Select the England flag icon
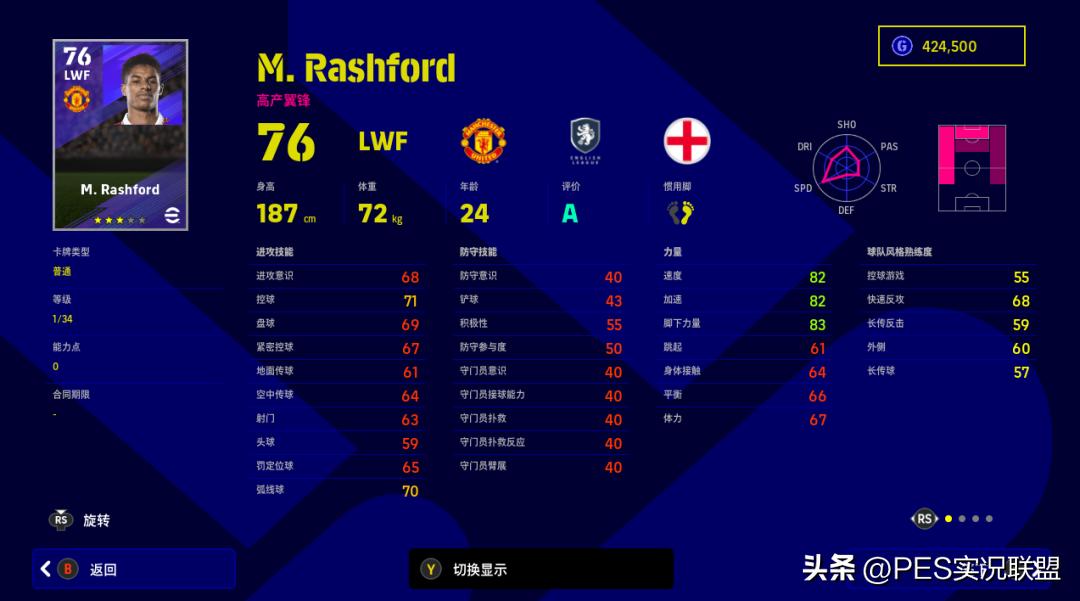 (687, 141)
